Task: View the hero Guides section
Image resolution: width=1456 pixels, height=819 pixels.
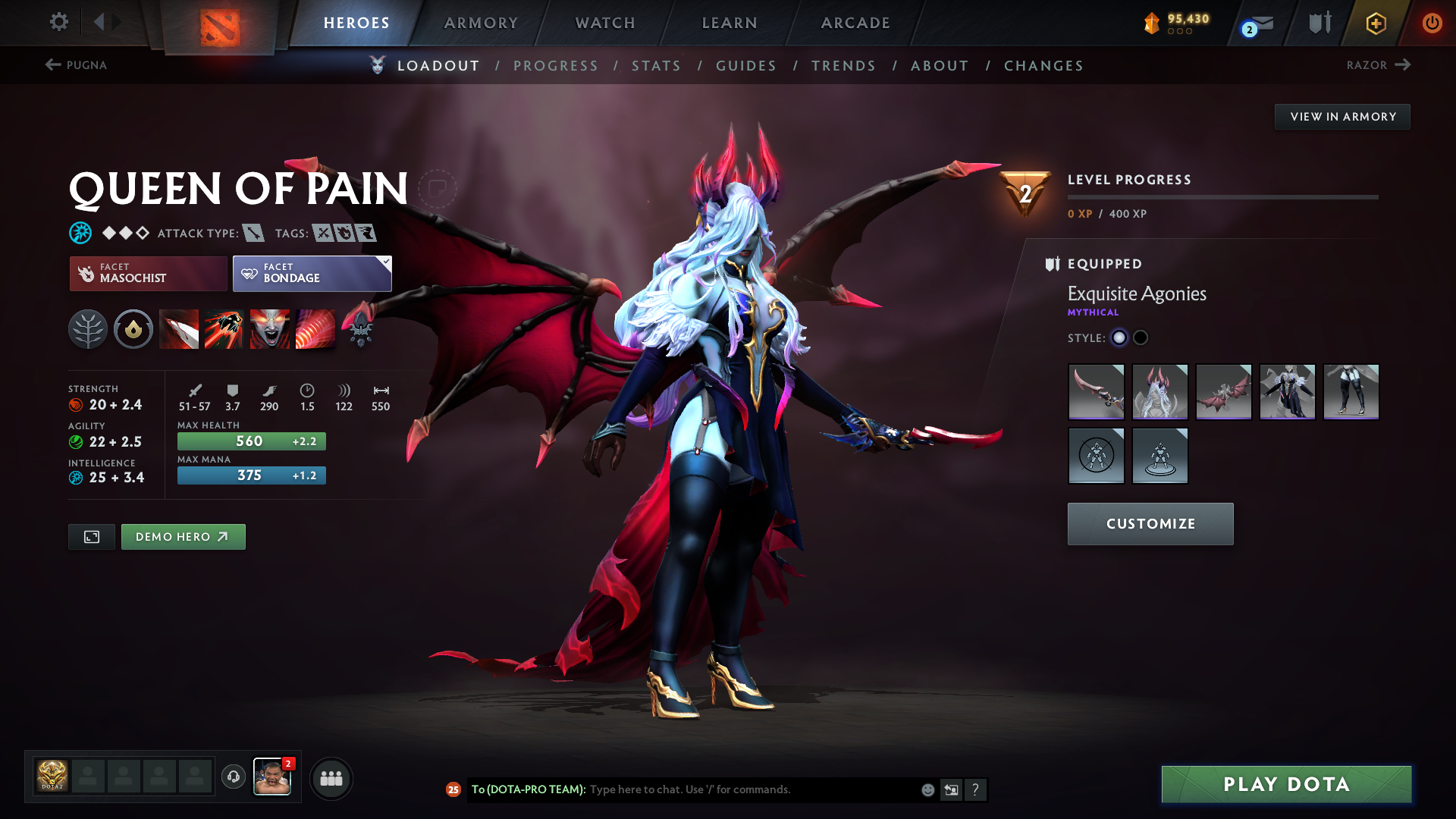Action: click(746, 66)
